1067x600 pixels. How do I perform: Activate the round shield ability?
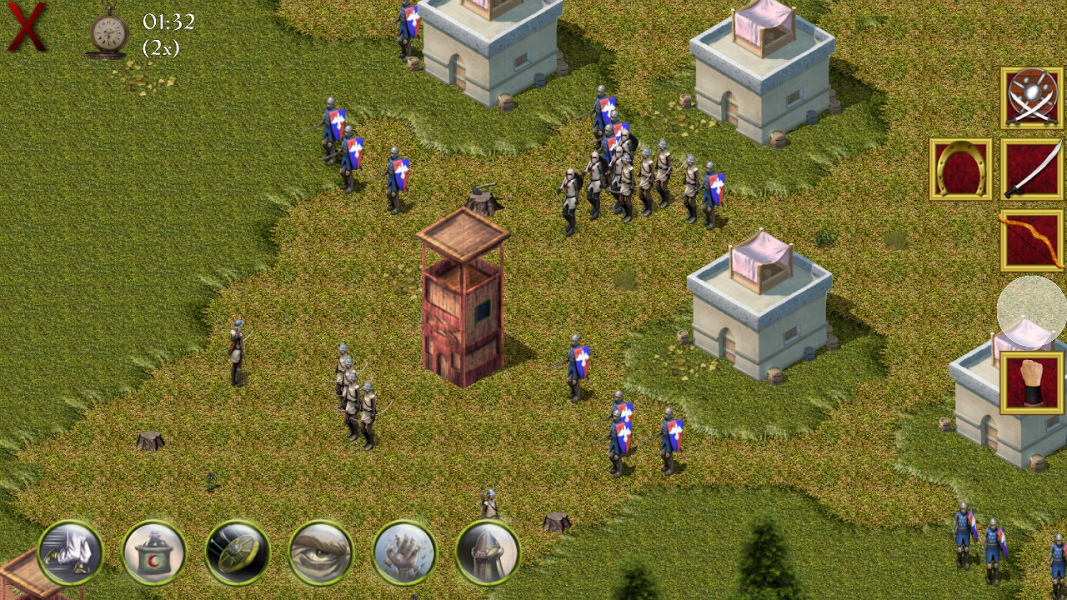pos(237,552)
